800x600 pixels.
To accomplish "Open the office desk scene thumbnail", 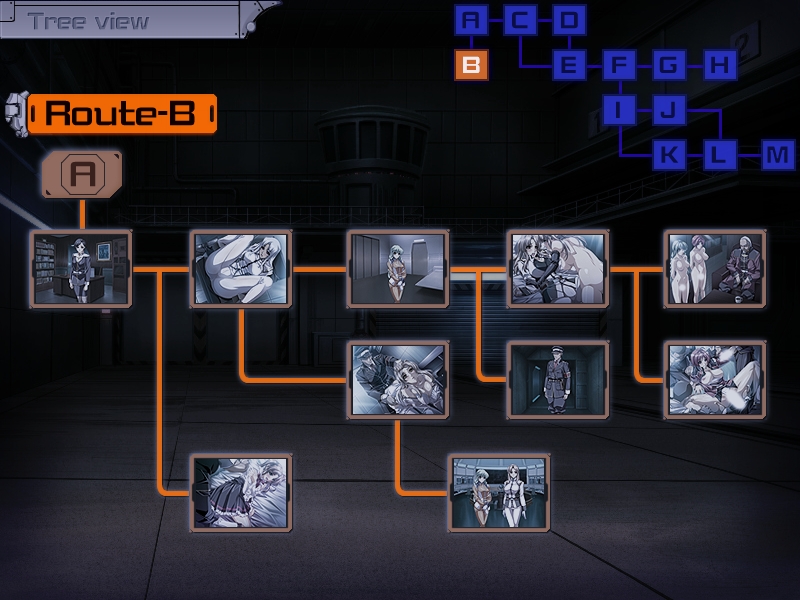I will point(81,268).
